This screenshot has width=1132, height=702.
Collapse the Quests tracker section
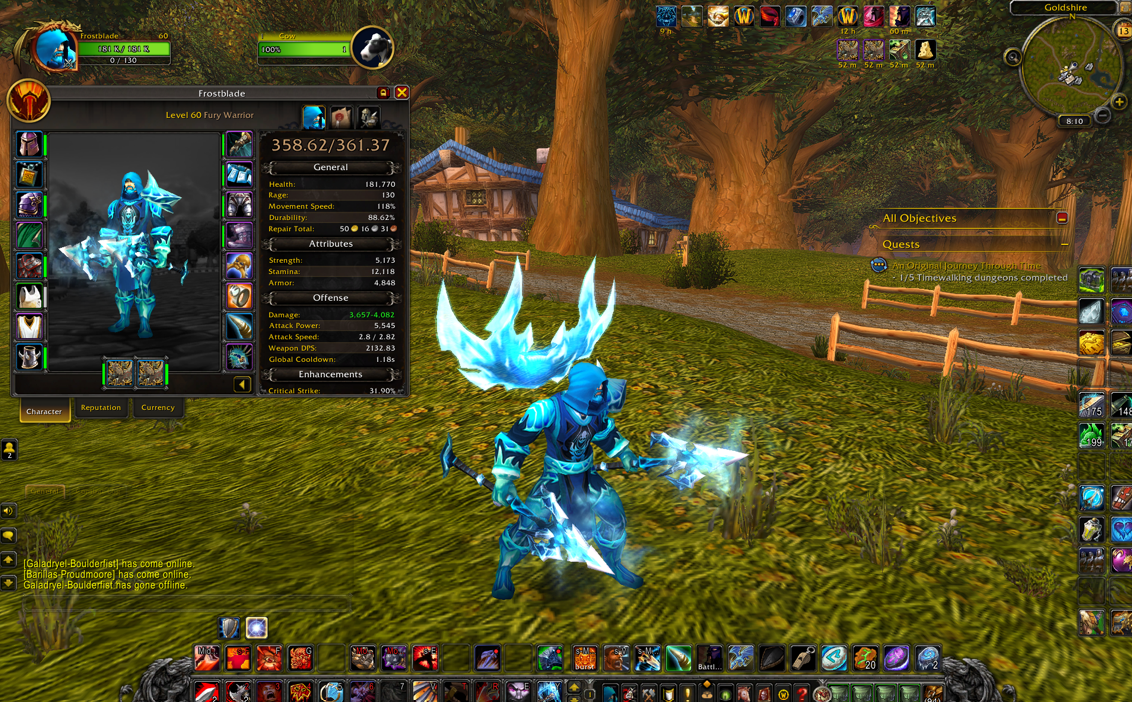tap(1064, 244)
